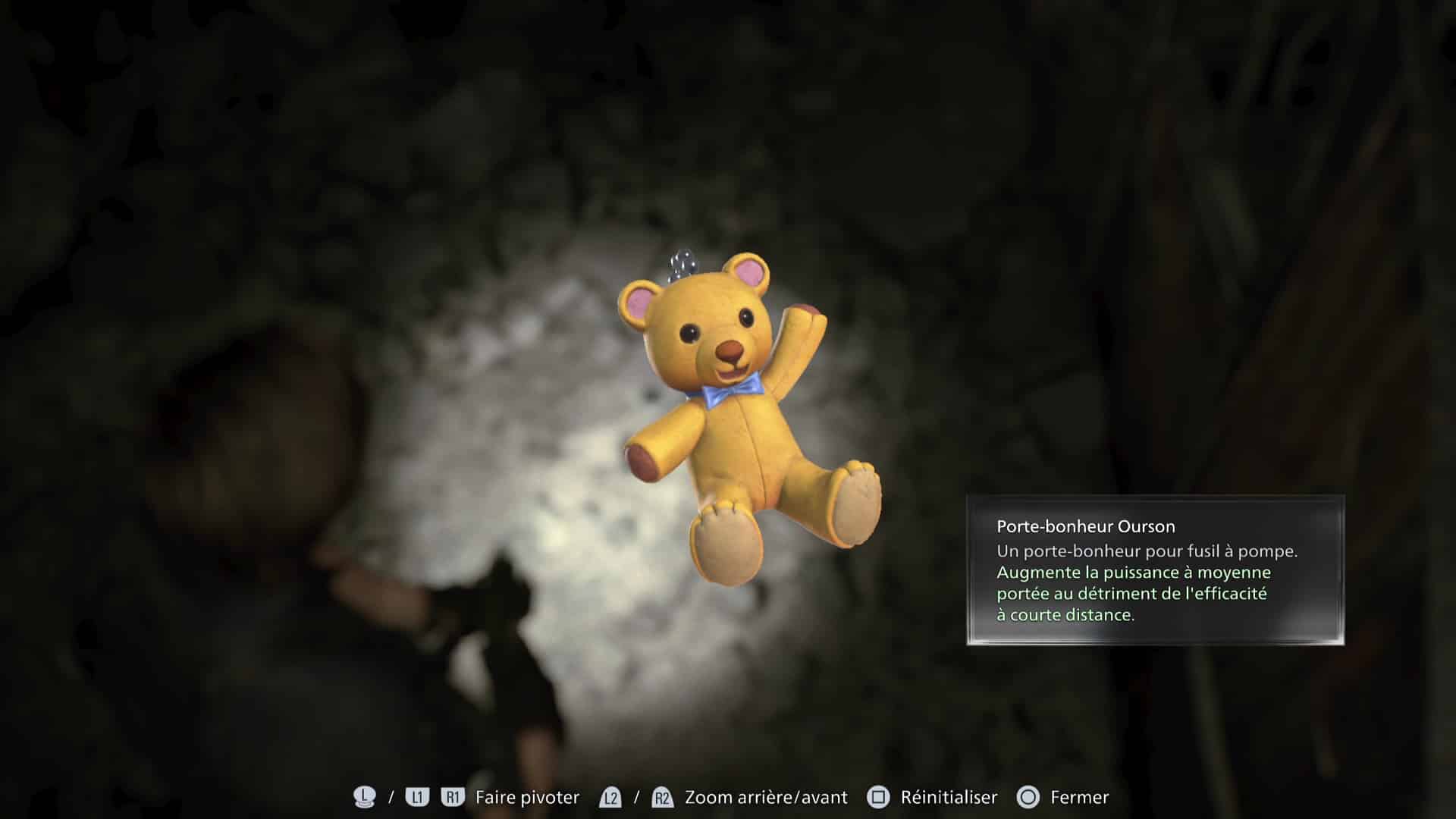Toggle Zoom arrière/avant mode
The image size is (1456, 819).
click(765, 797)
